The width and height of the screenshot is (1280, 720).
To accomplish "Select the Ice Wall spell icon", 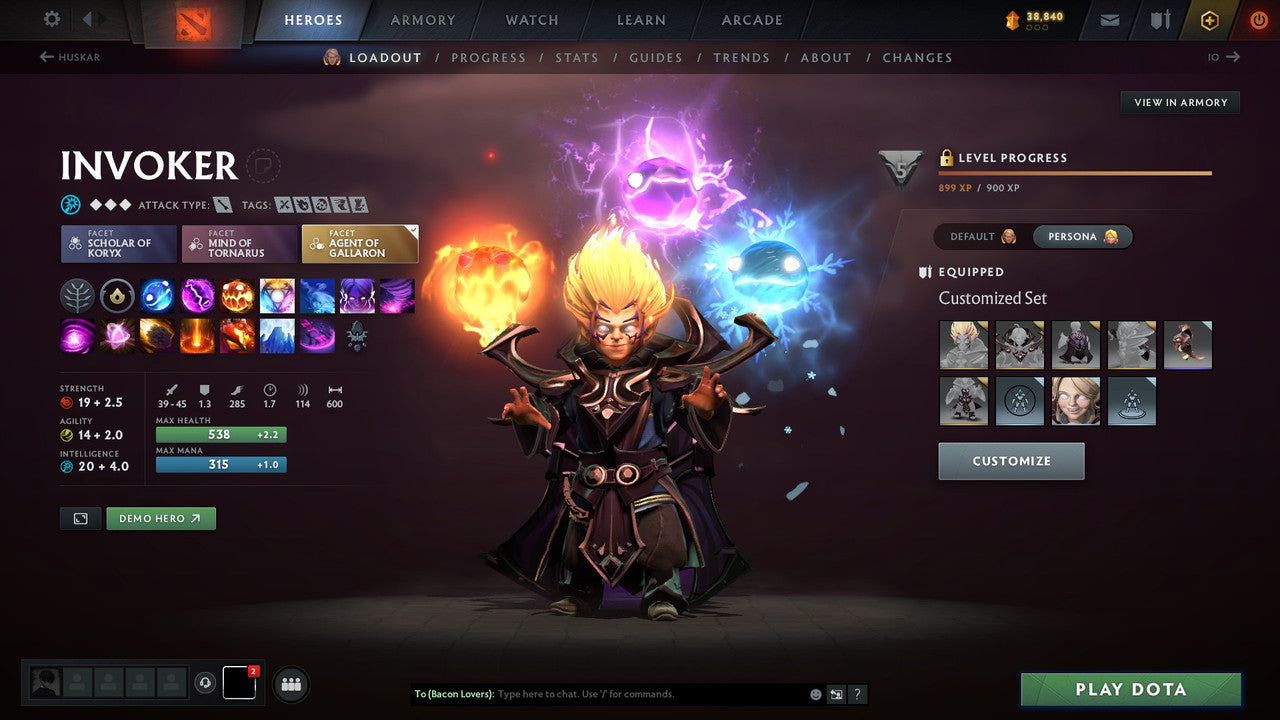I will (277, 336).
